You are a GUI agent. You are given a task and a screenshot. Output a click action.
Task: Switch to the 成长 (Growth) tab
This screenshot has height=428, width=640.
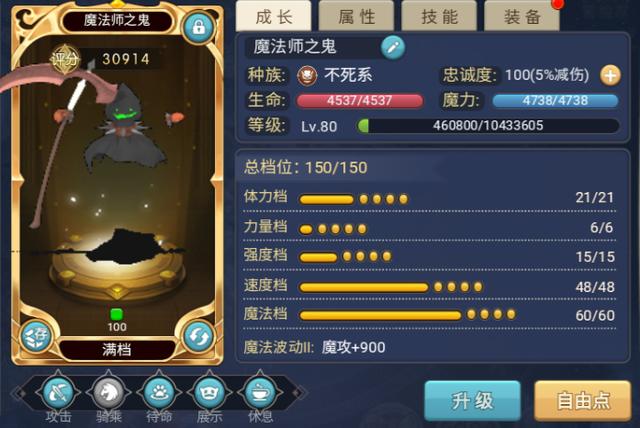(274, 16)
